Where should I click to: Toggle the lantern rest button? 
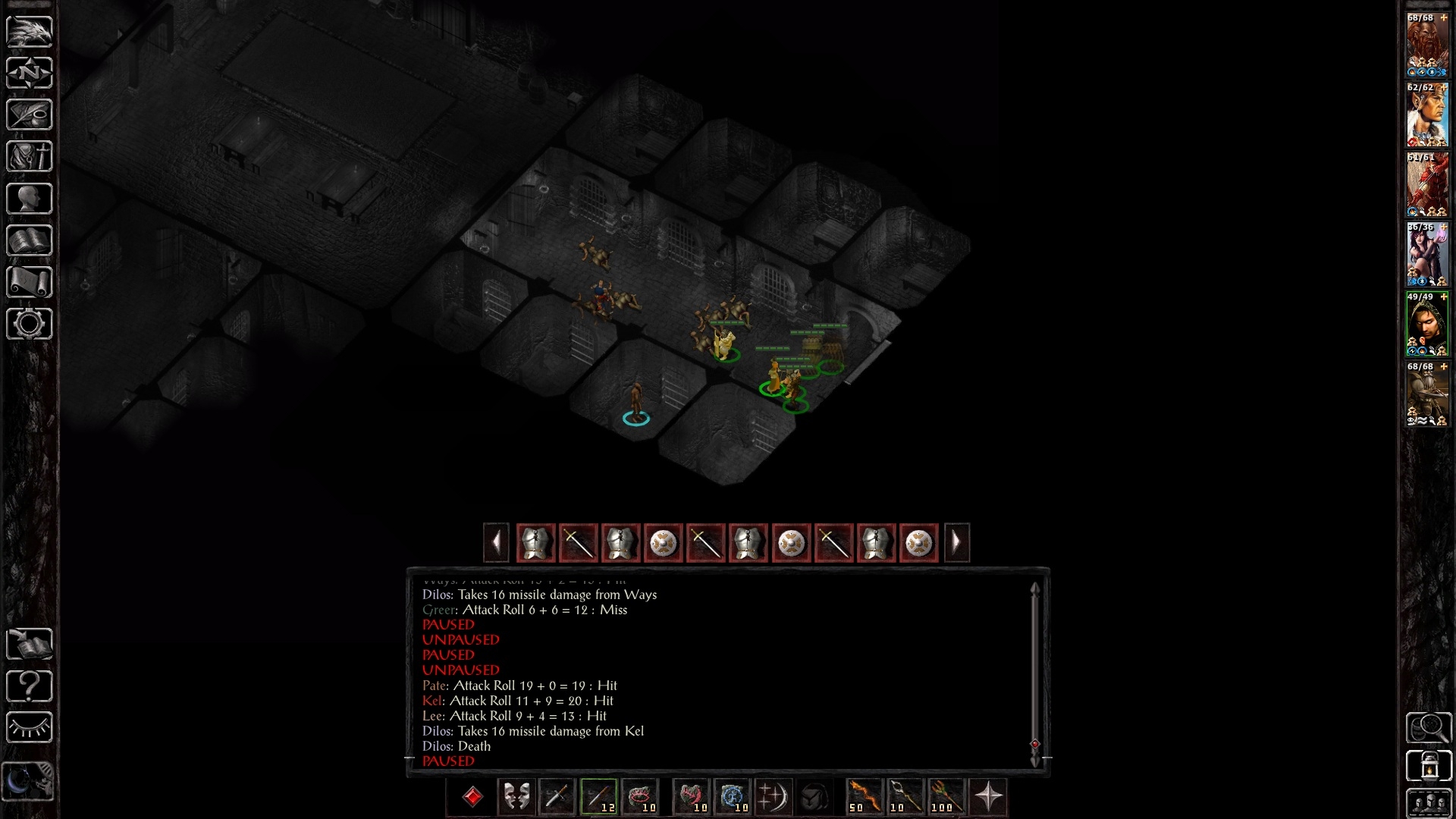(x=1429, y=766)
